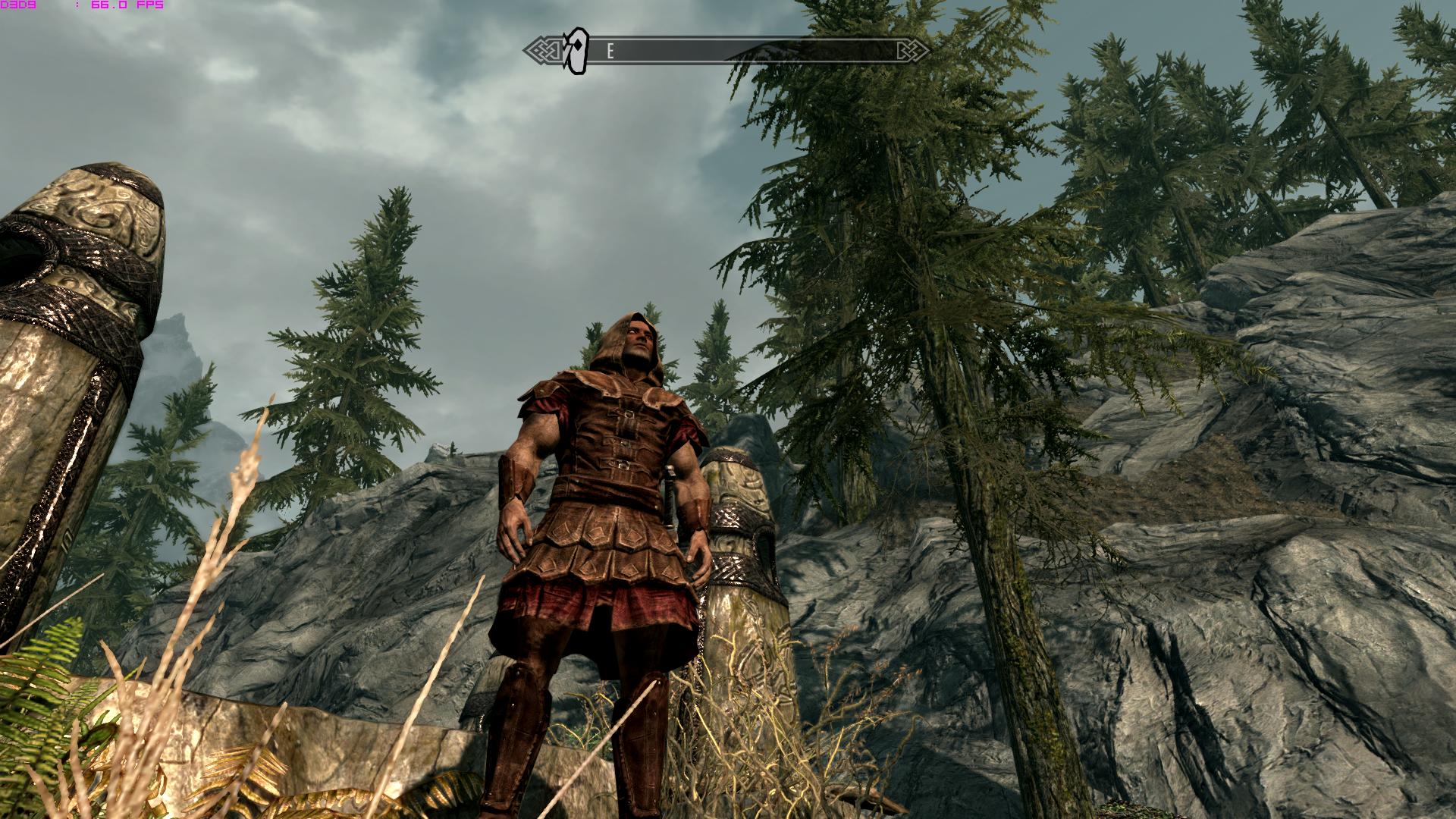Screen dimensions: 1456x819
Task: Select the East heading letter on the compass
Action: click(610, 52)
